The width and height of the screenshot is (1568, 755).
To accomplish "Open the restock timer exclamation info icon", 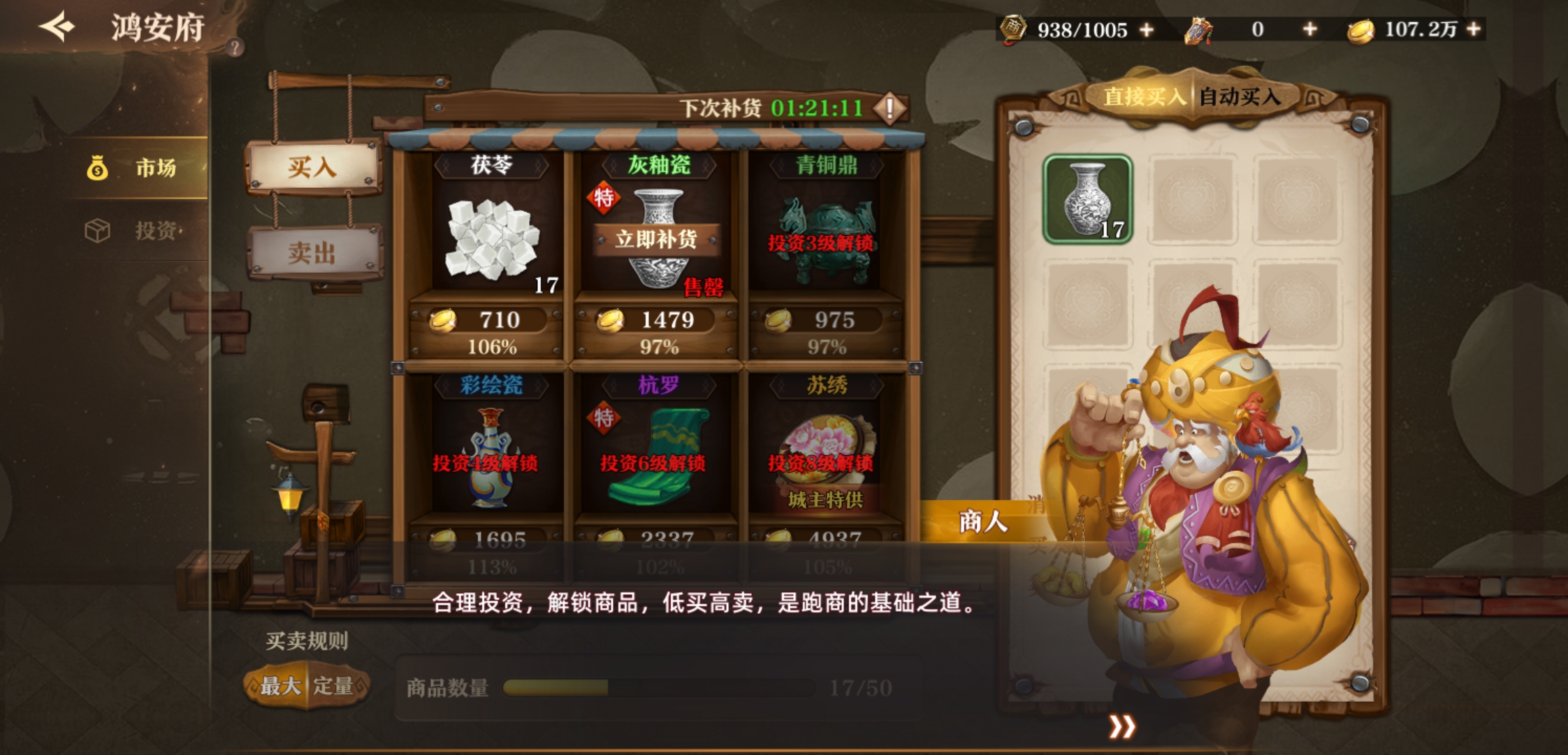I will pos(890,108).
